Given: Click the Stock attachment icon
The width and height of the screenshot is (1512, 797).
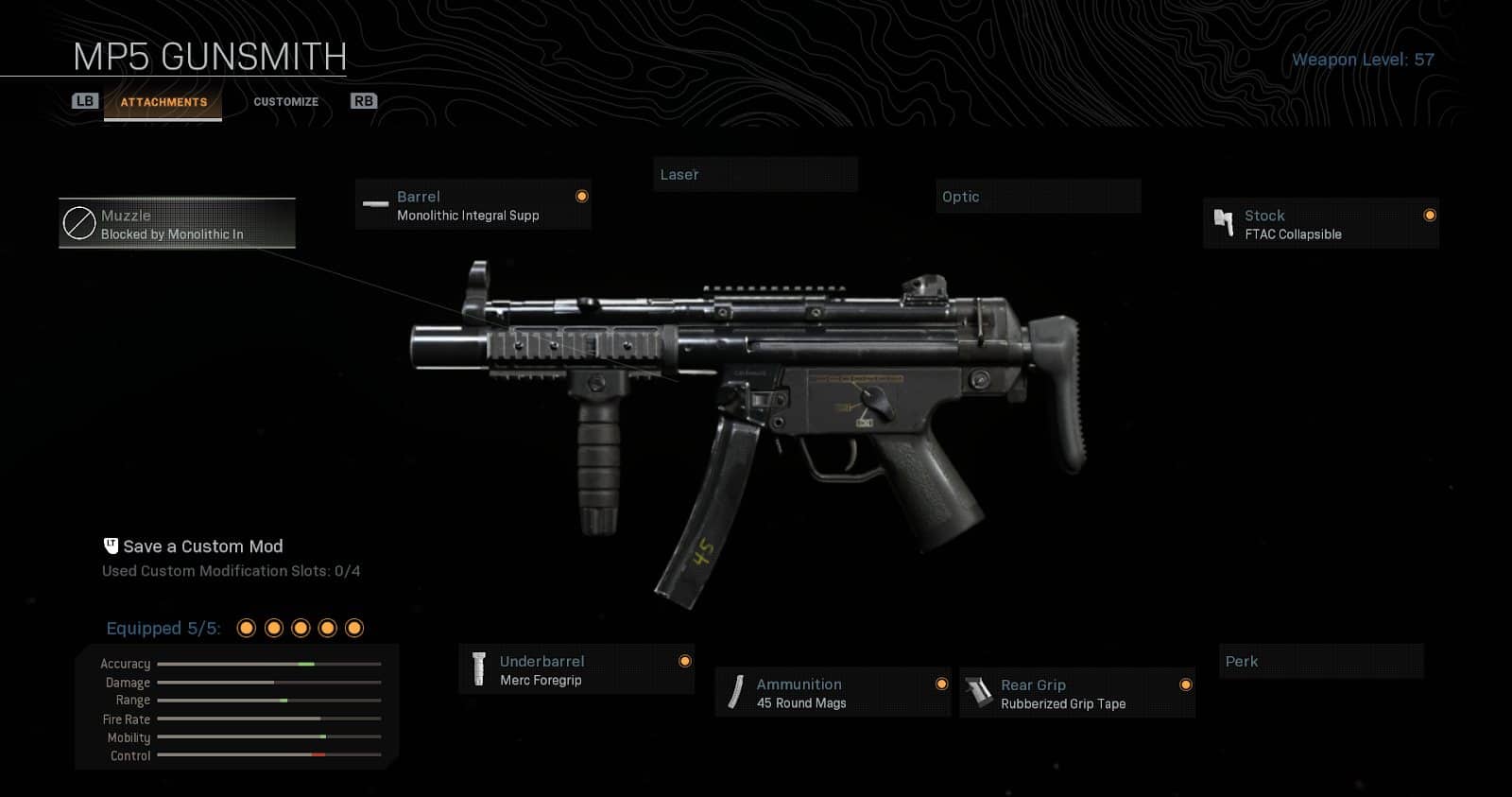Looking at the screenshot, I should (1226, 222).
